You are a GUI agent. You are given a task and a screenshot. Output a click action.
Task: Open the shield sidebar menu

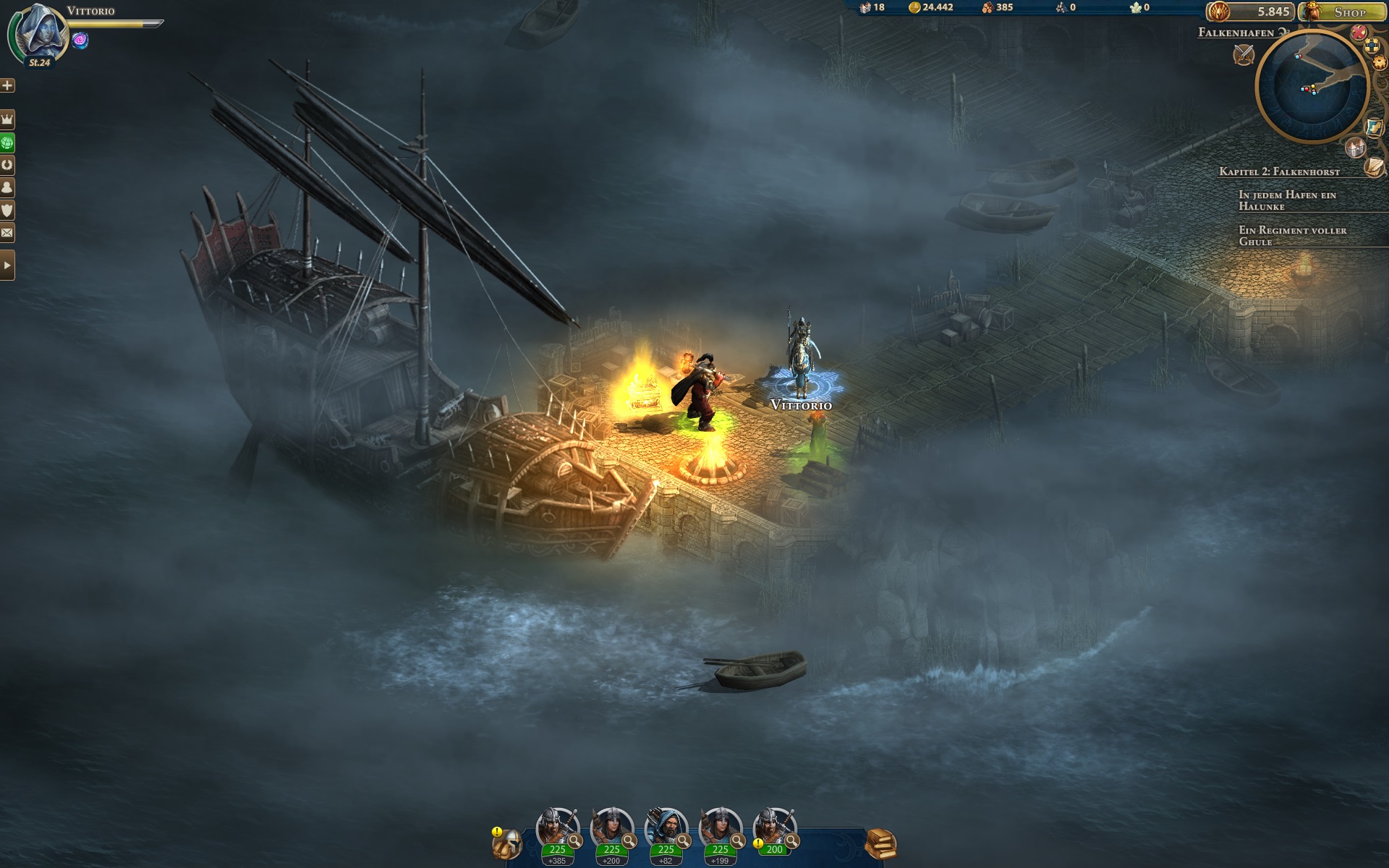[x=7, y=210]
